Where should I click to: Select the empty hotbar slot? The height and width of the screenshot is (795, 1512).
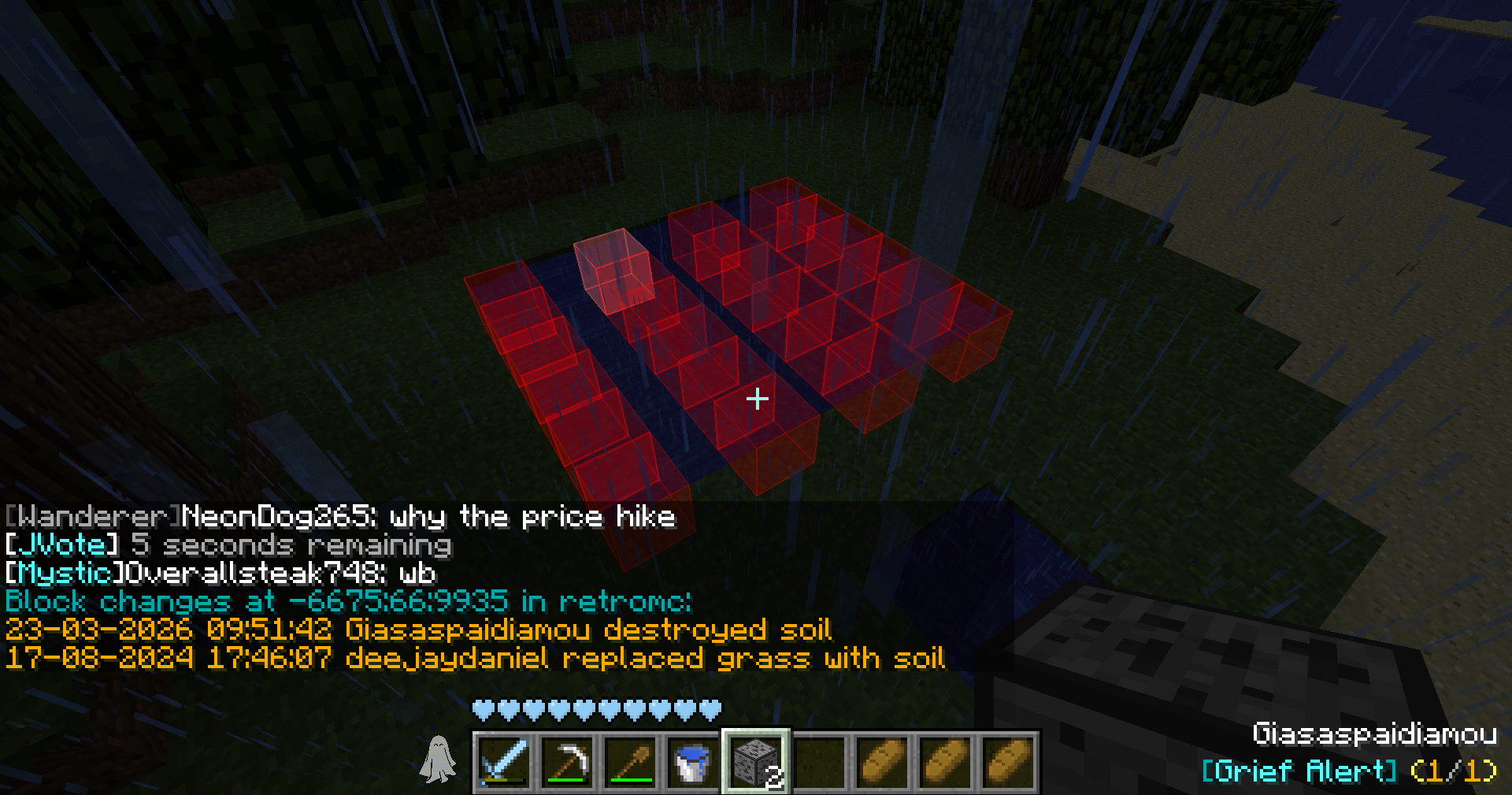[819, 761]
